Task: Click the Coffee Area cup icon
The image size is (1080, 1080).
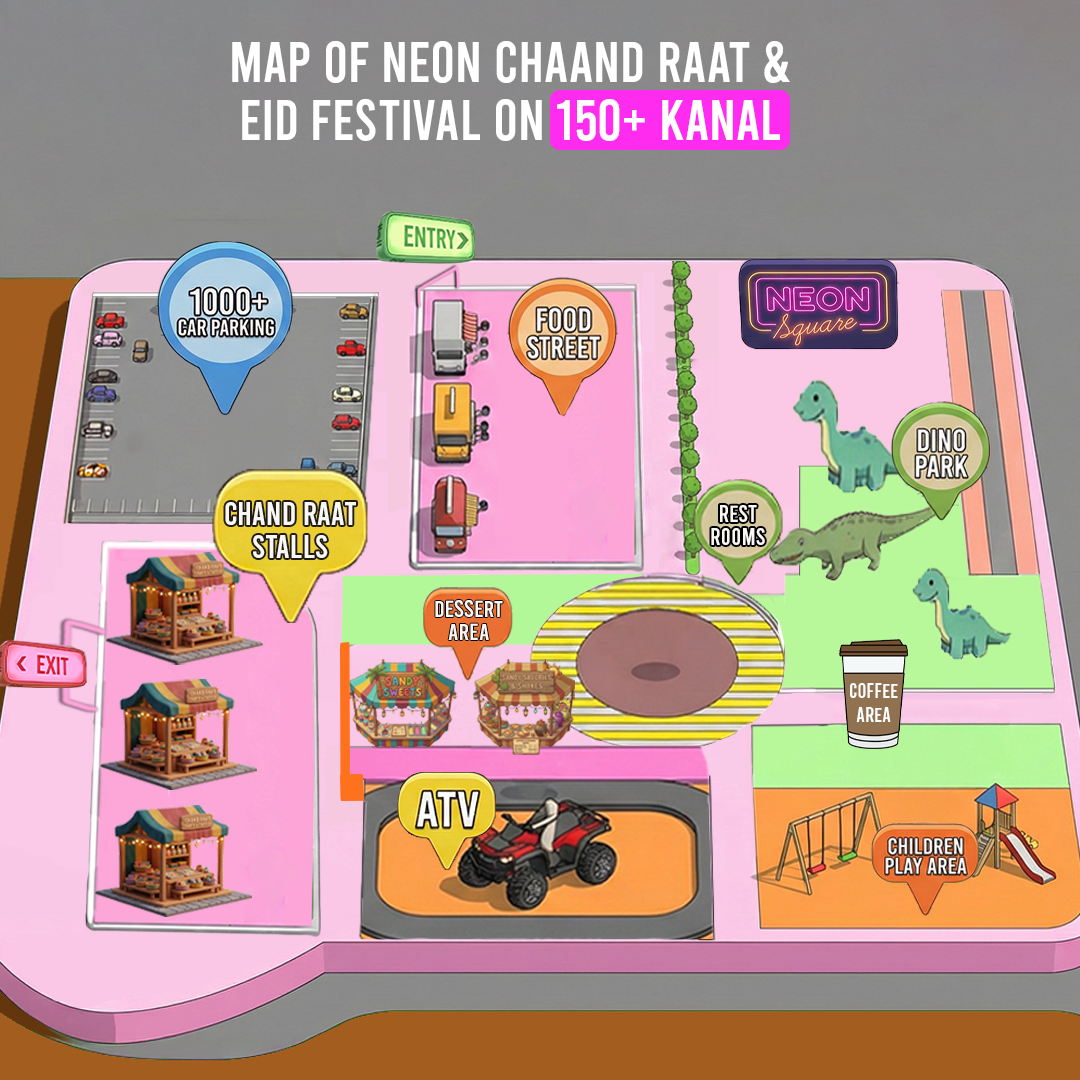Action: click(x=874, y=694)
